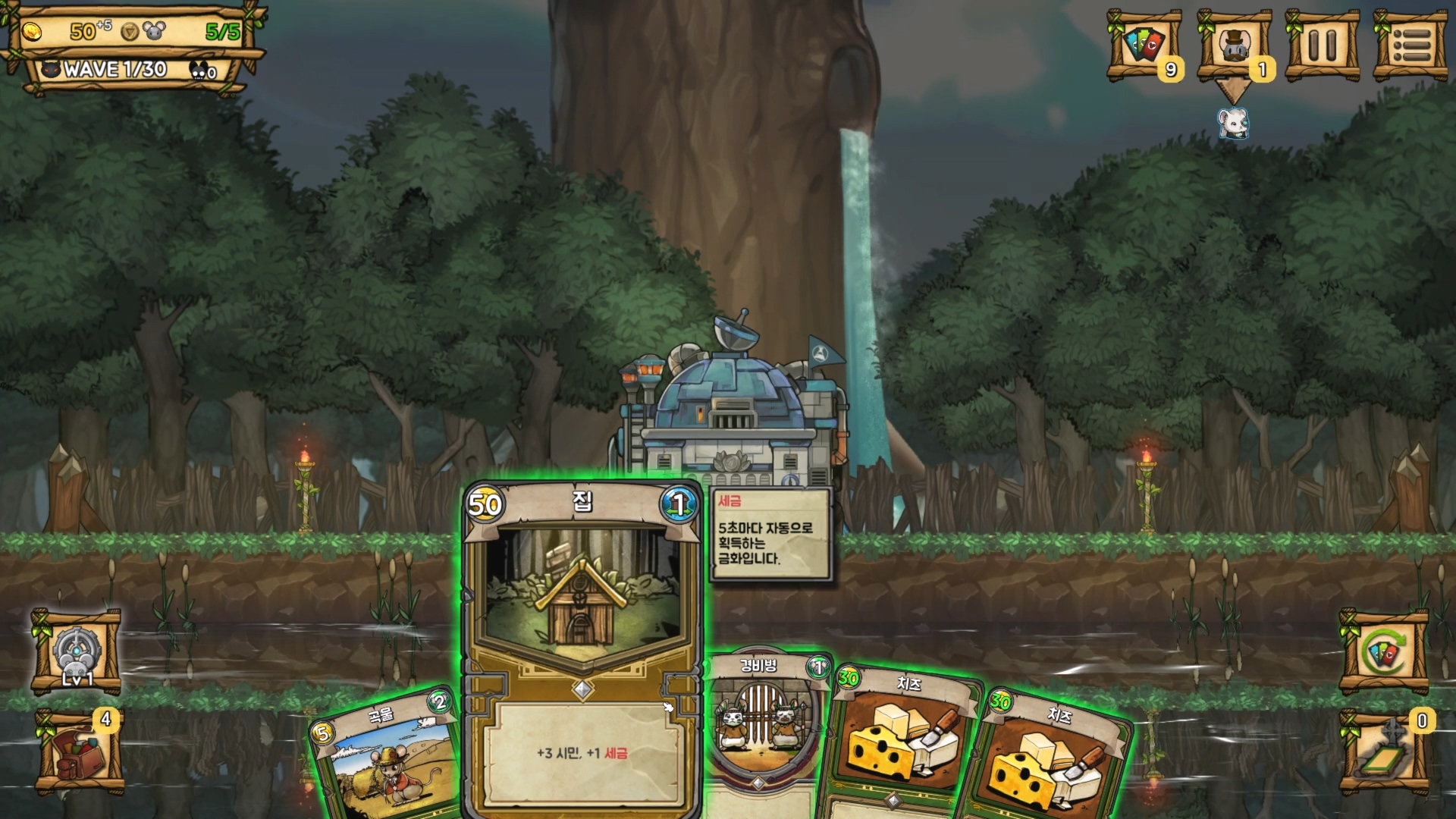Open the graveyard discard pile
Viewport: 1456px width, 819px height.
pyautogui.click(x=1384, y=752)
